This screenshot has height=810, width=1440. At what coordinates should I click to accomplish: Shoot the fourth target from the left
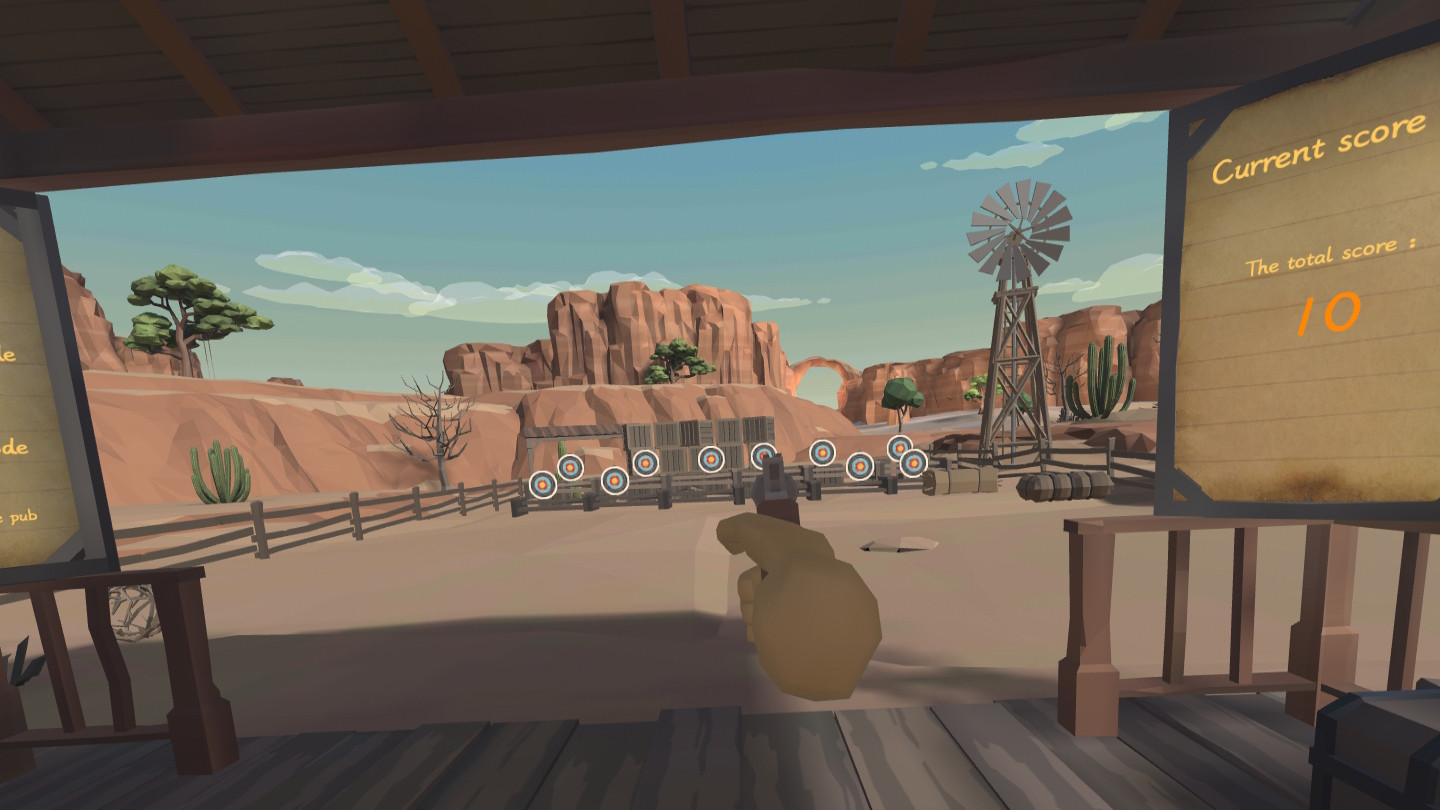point(645,463)
